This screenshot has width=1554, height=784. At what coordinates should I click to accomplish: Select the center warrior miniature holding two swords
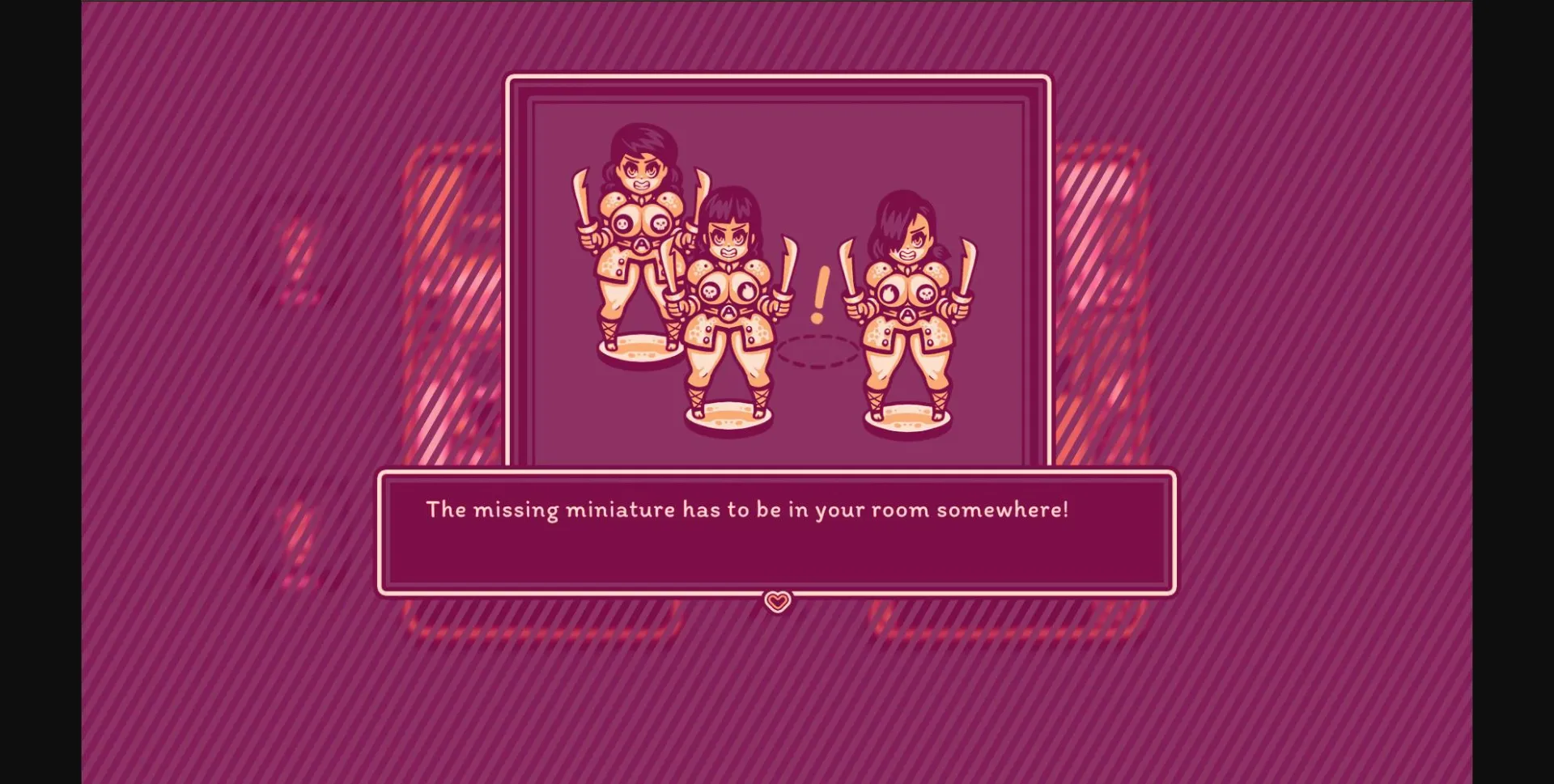click(728, 307)
